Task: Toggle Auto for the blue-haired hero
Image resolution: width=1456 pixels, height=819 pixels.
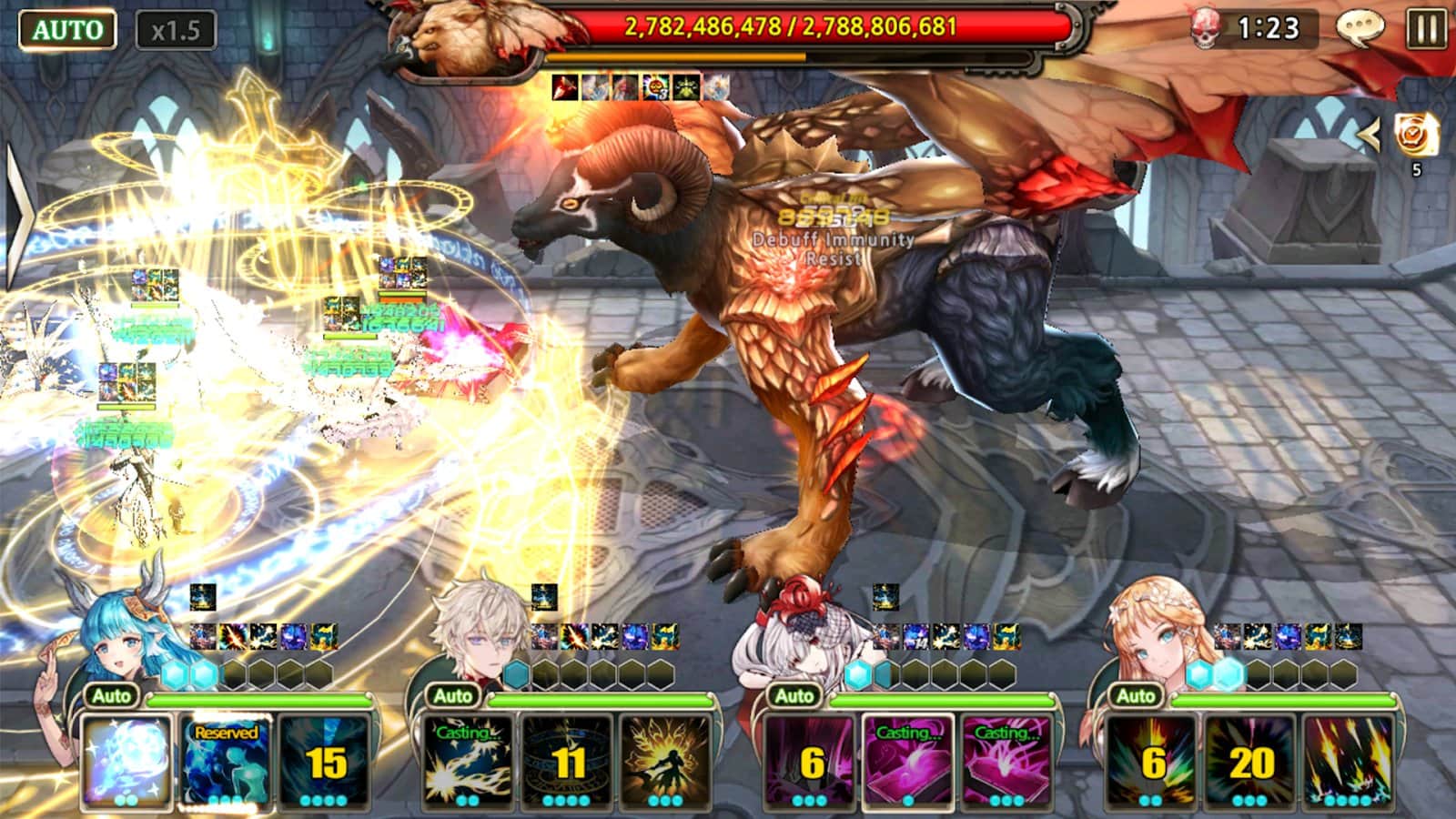Action: (112, 696)
